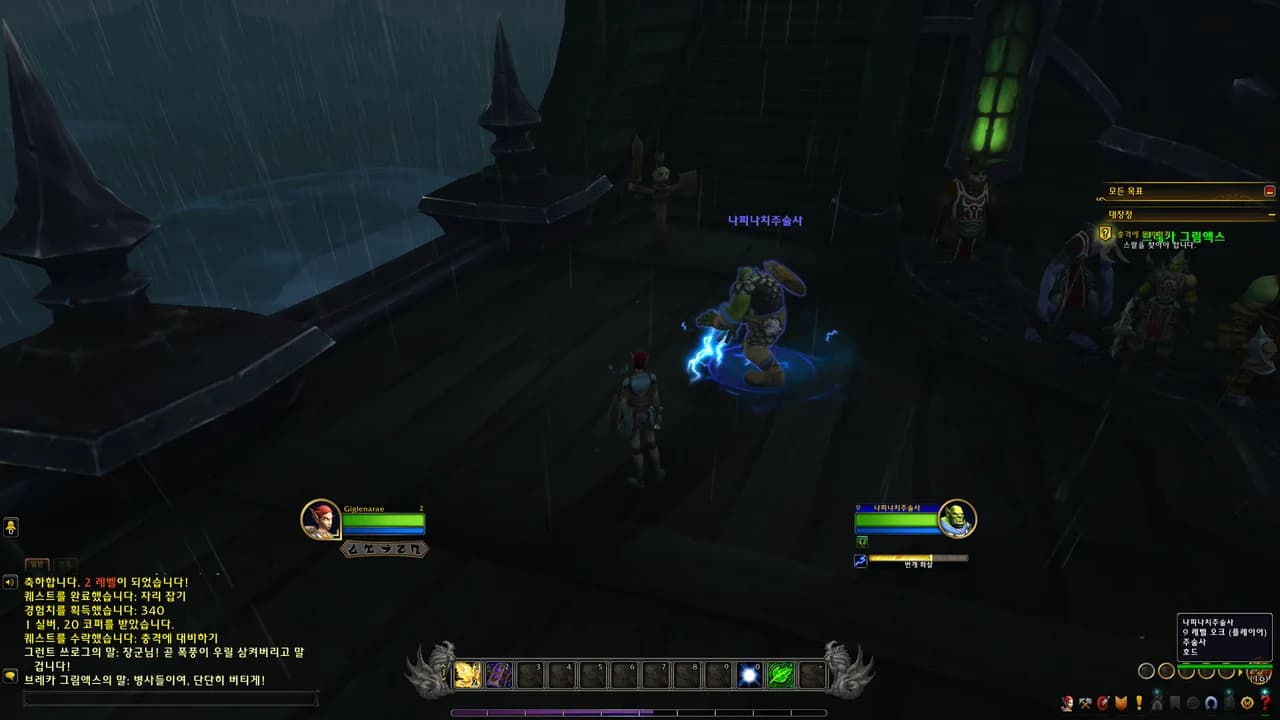Select the orc target portrait
Screen dimensions: 1280x720
[x=957, y=518]
